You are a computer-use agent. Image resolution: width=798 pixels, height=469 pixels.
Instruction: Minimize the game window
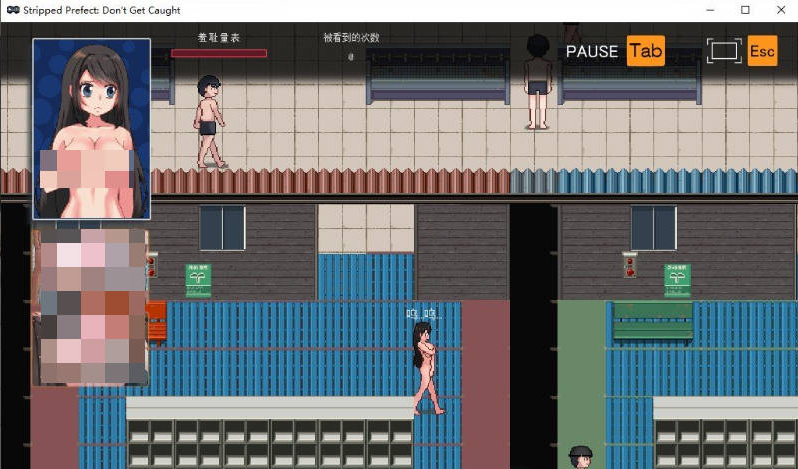tap(710, 10)
